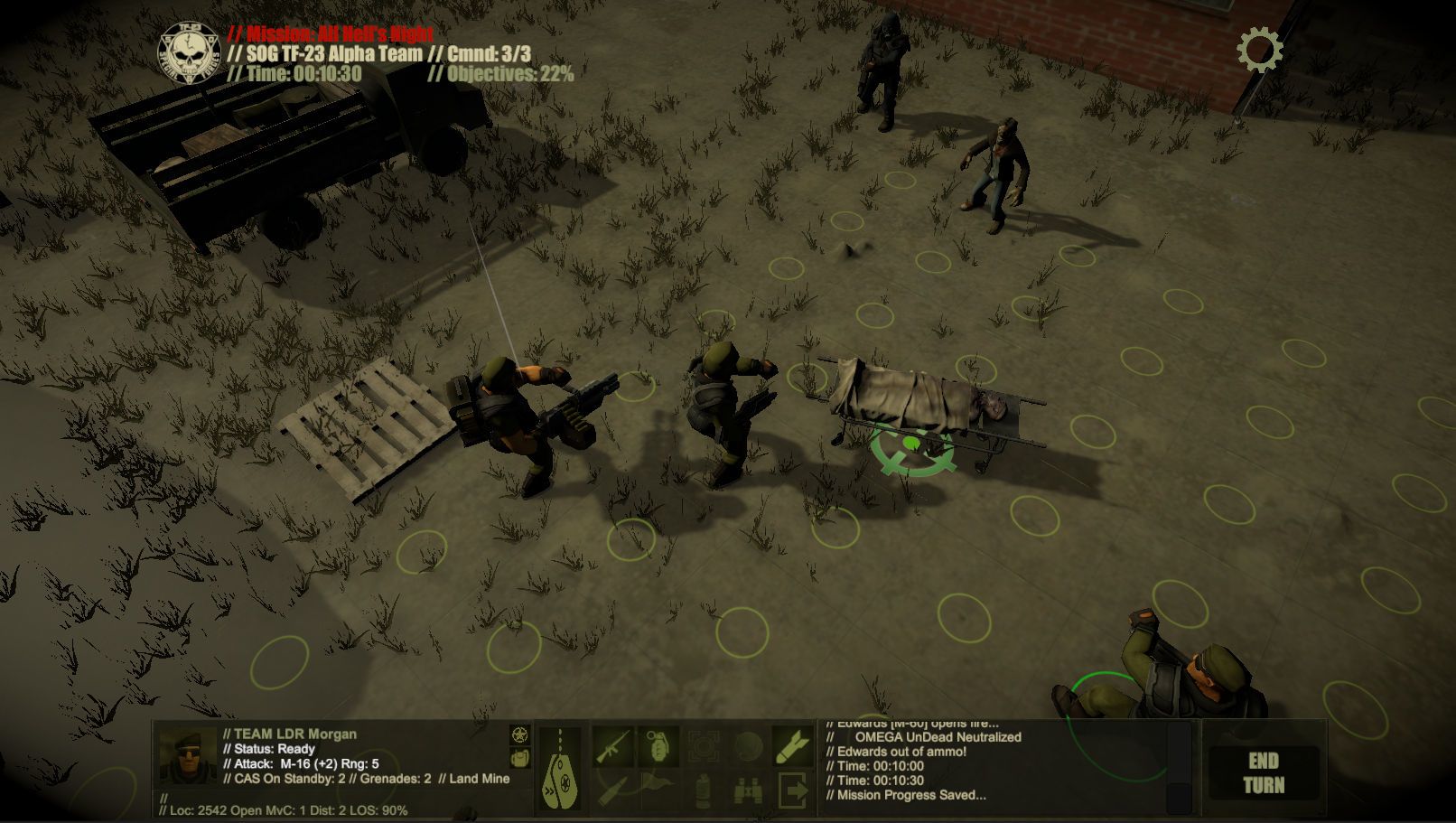Call in CAS with the missile icon
This screenshot has height=823, width=1456.
click(791, 746)
